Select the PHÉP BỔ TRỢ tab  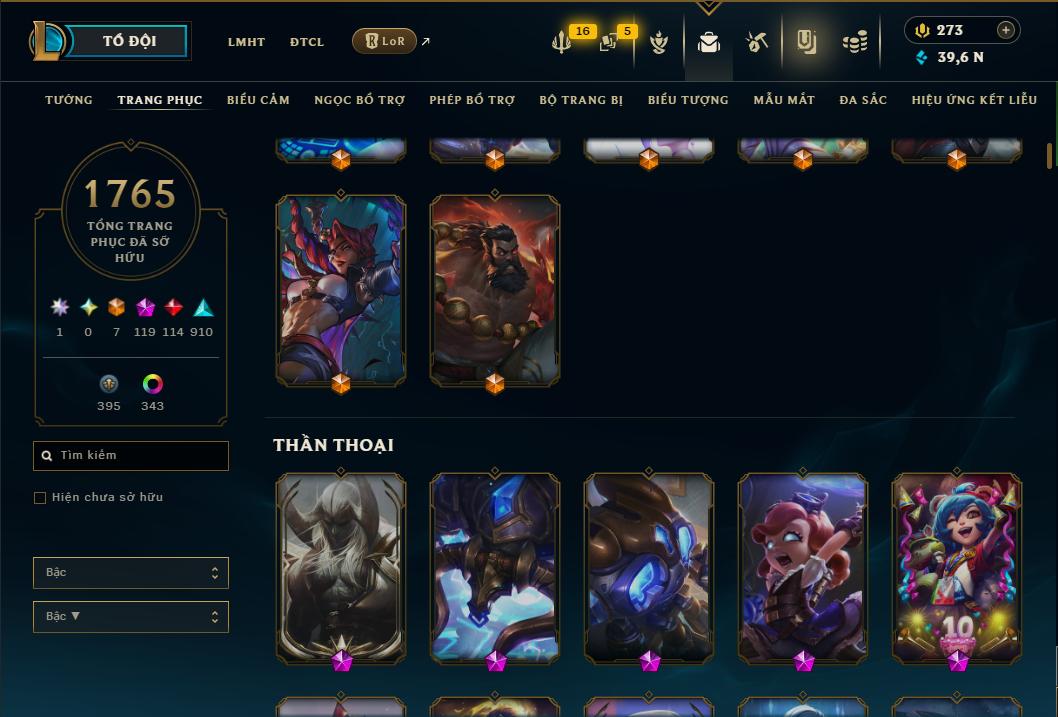pos(472,100)
